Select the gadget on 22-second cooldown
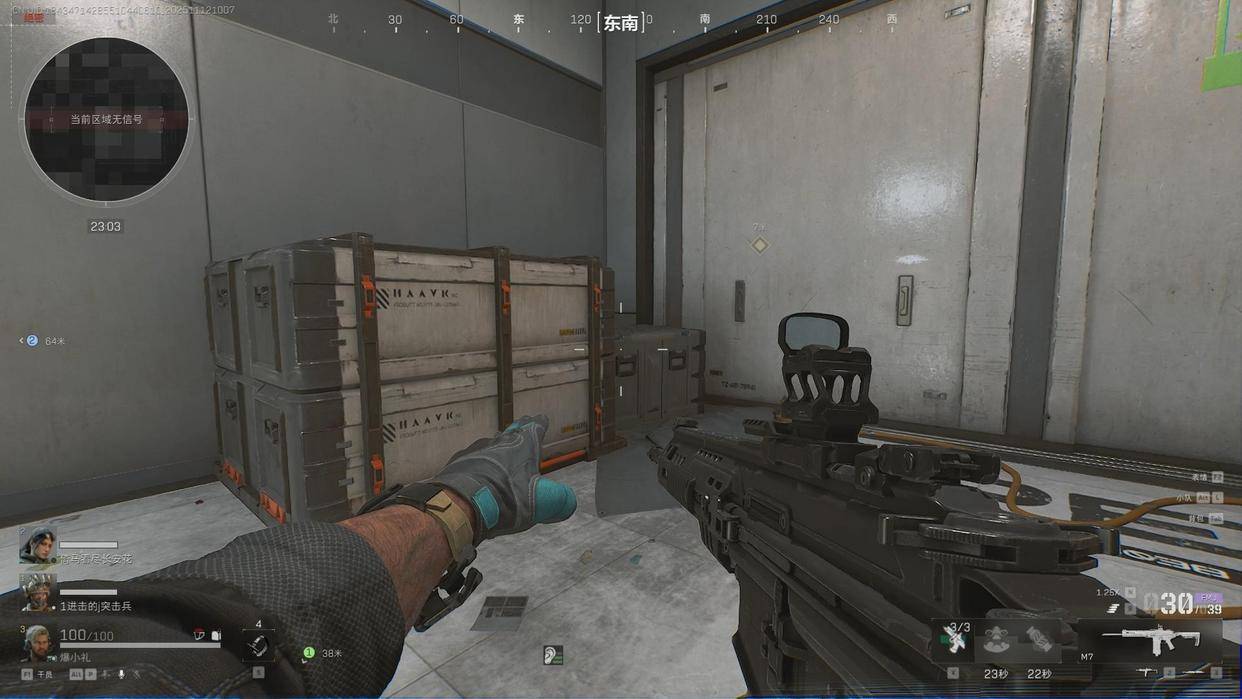Image resolution: width=1242 pixels, height=699 pixels. click(x=1039, y=640)
